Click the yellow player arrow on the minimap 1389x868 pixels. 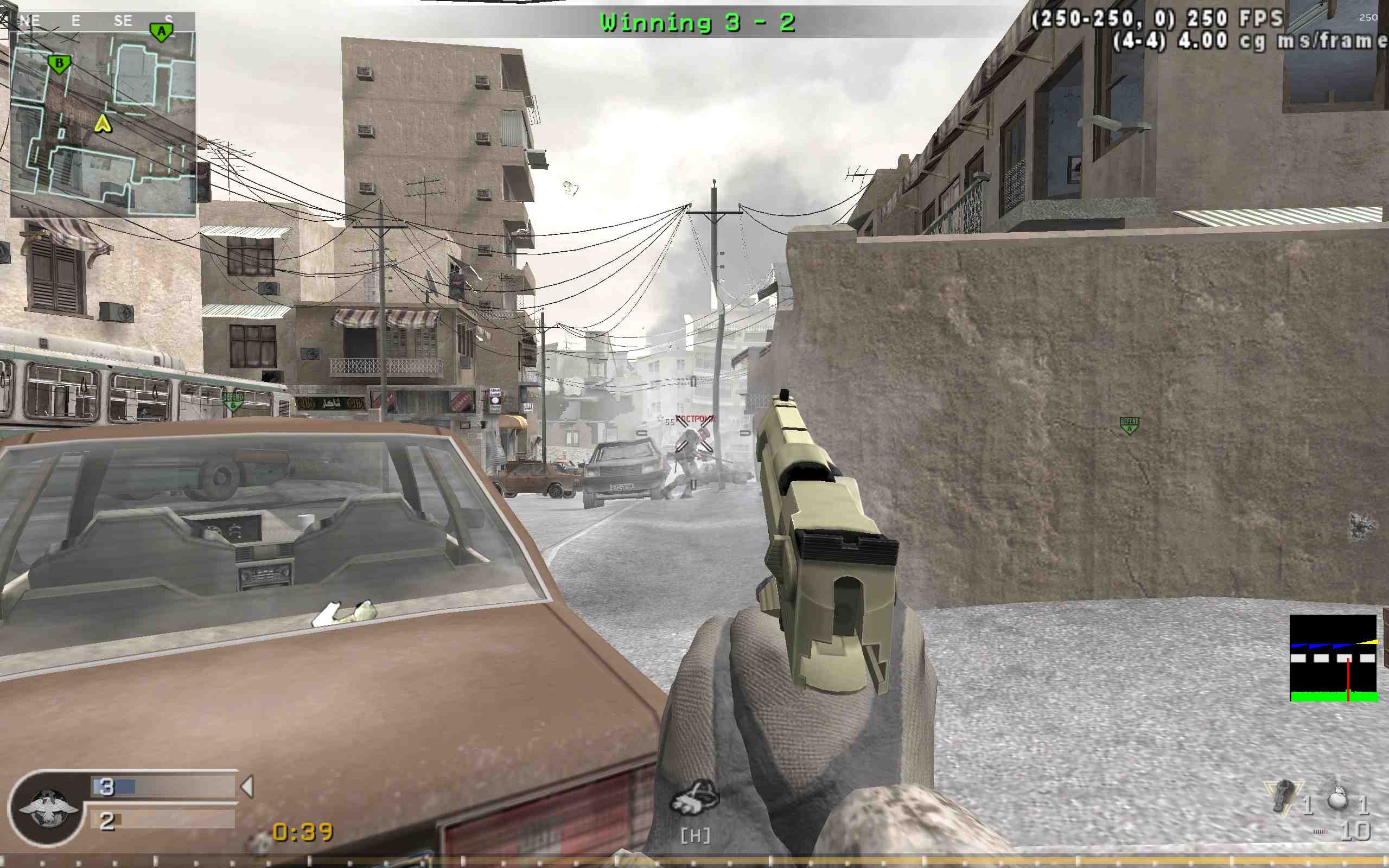click(103, 124)
